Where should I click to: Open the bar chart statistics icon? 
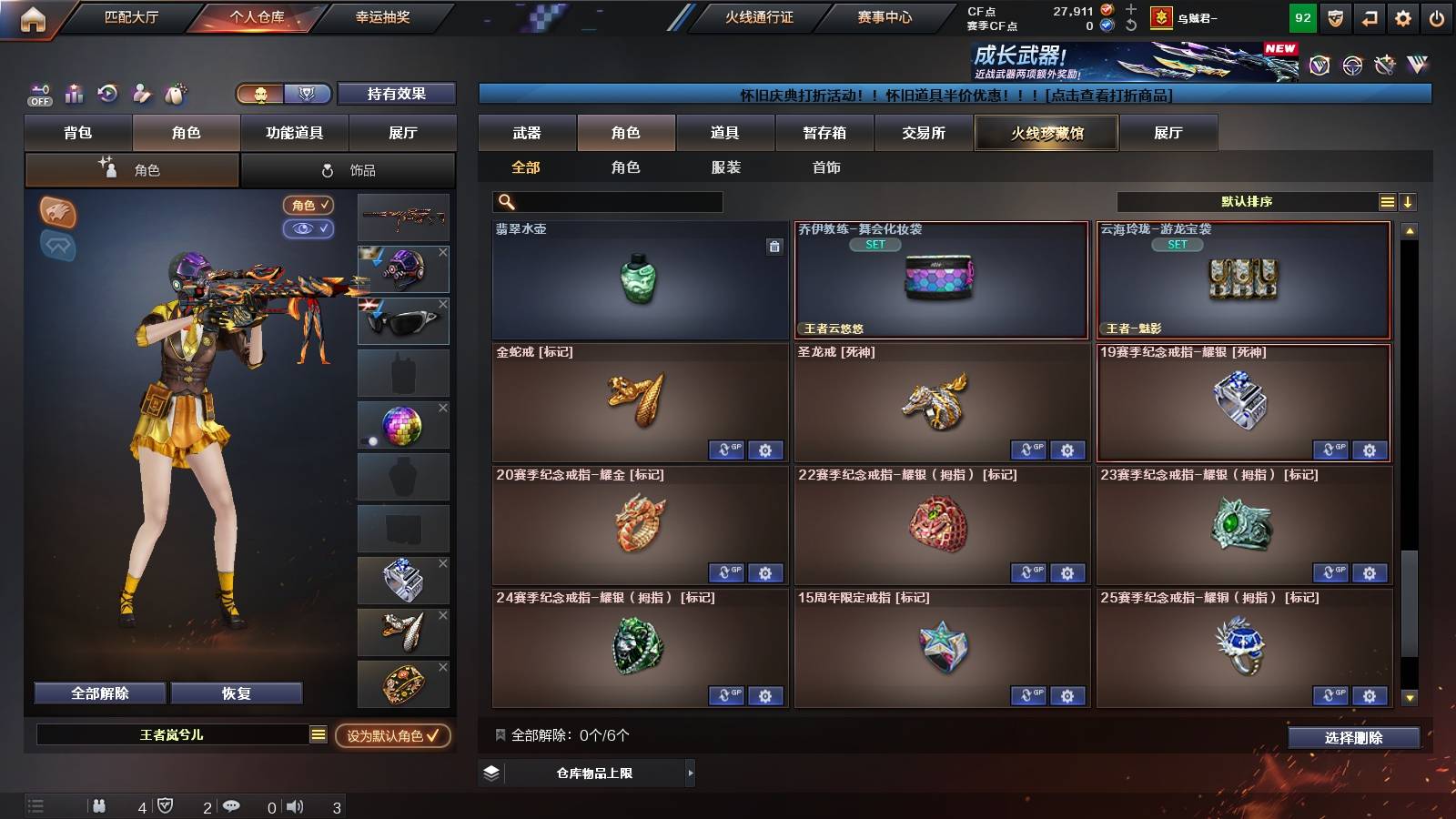click(x=73, y=94)
